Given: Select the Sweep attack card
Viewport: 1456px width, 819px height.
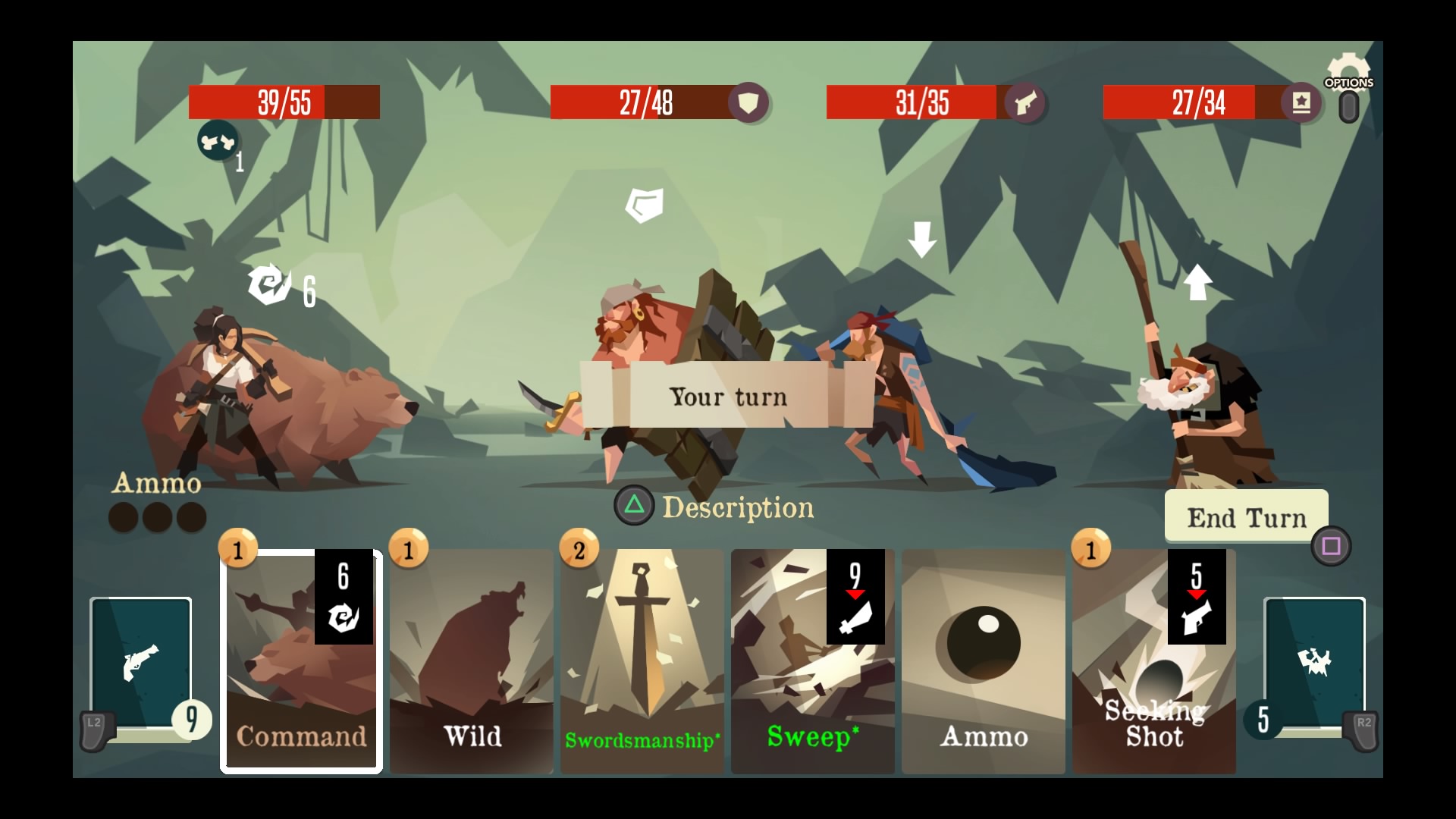Looking at the screenshot, I should point(812,661).
